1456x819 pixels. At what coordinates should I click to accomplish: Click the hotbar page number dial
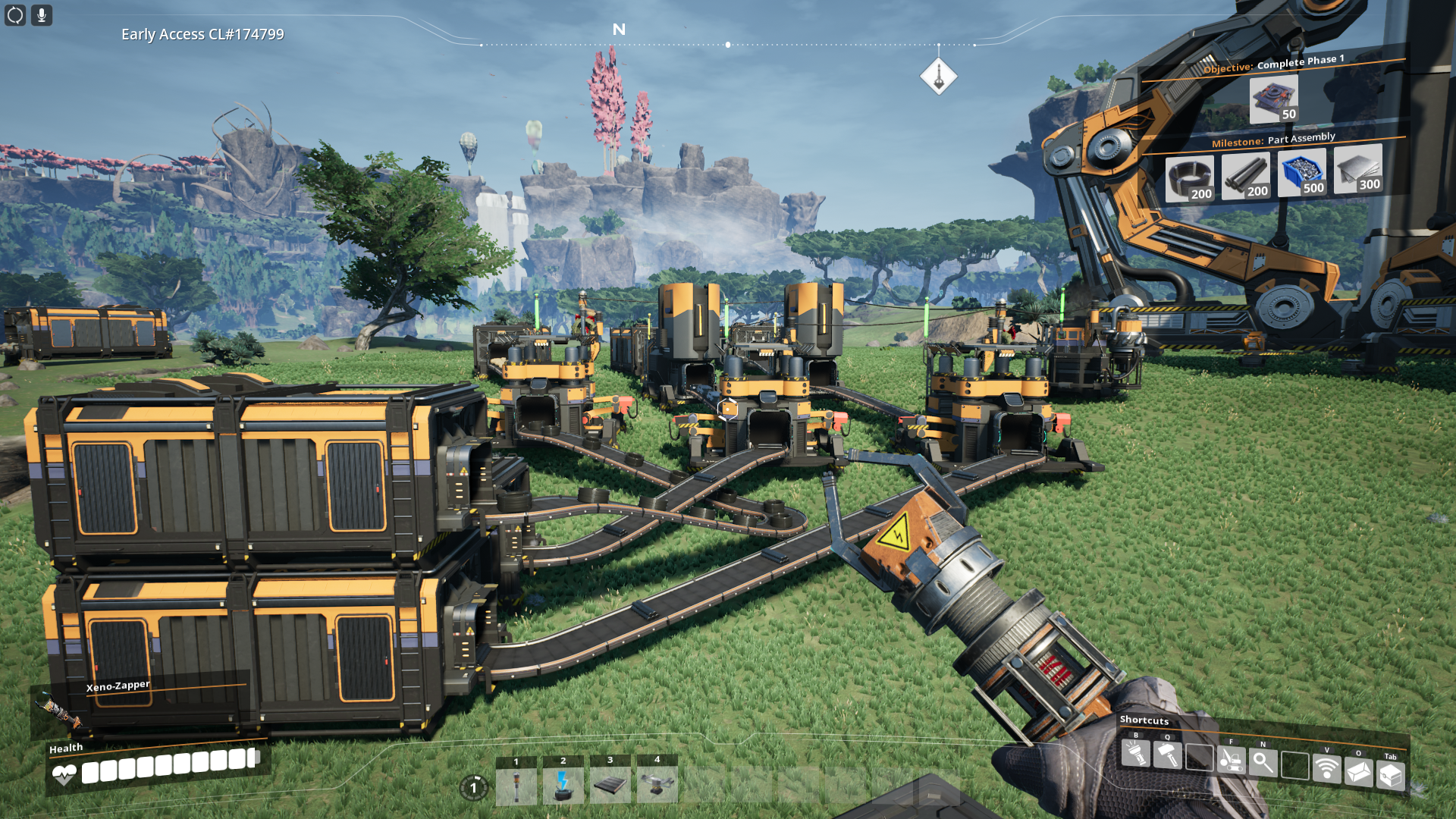click(474, 788)
